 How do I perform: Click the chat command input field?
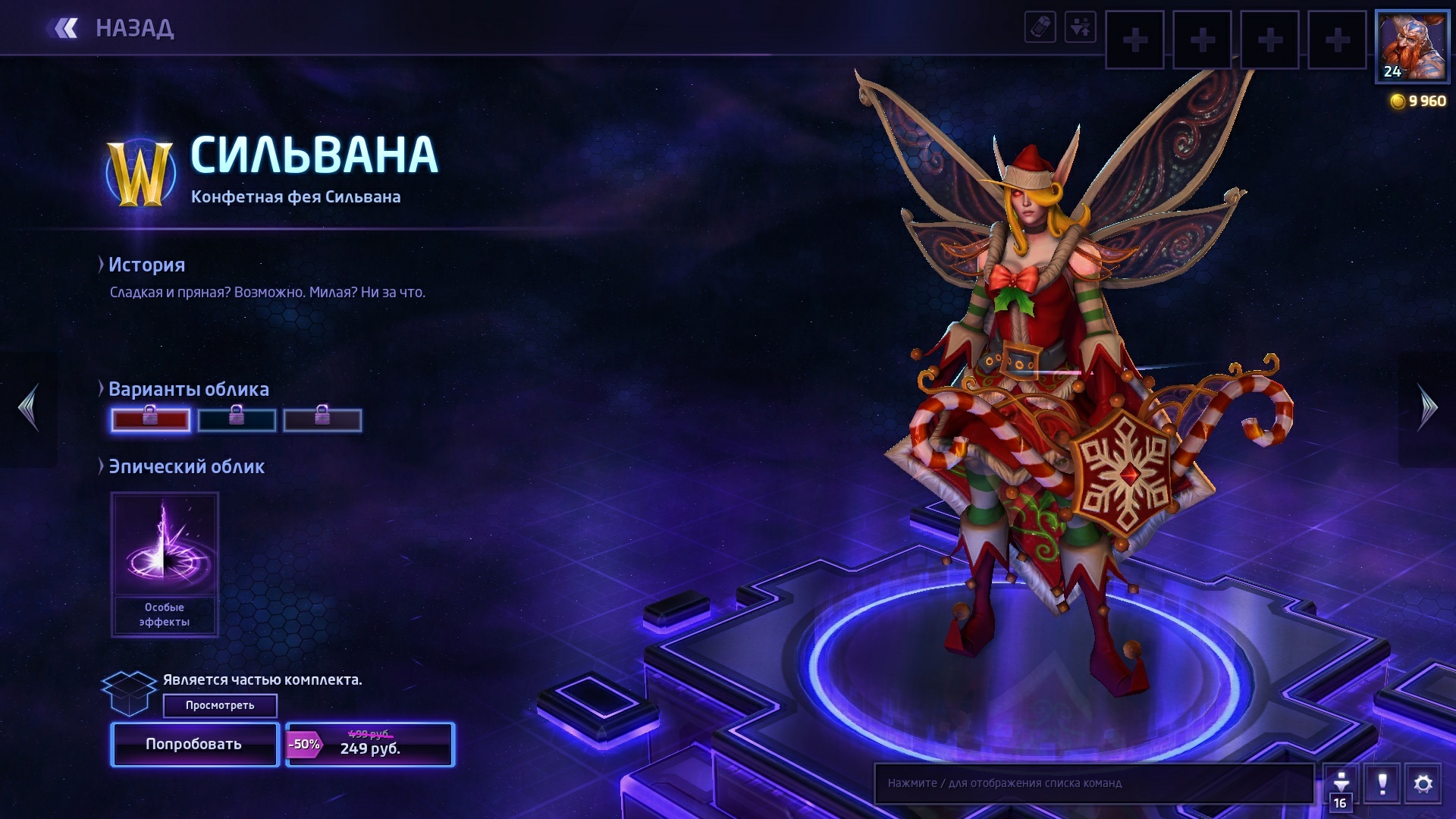[1094, 783]
